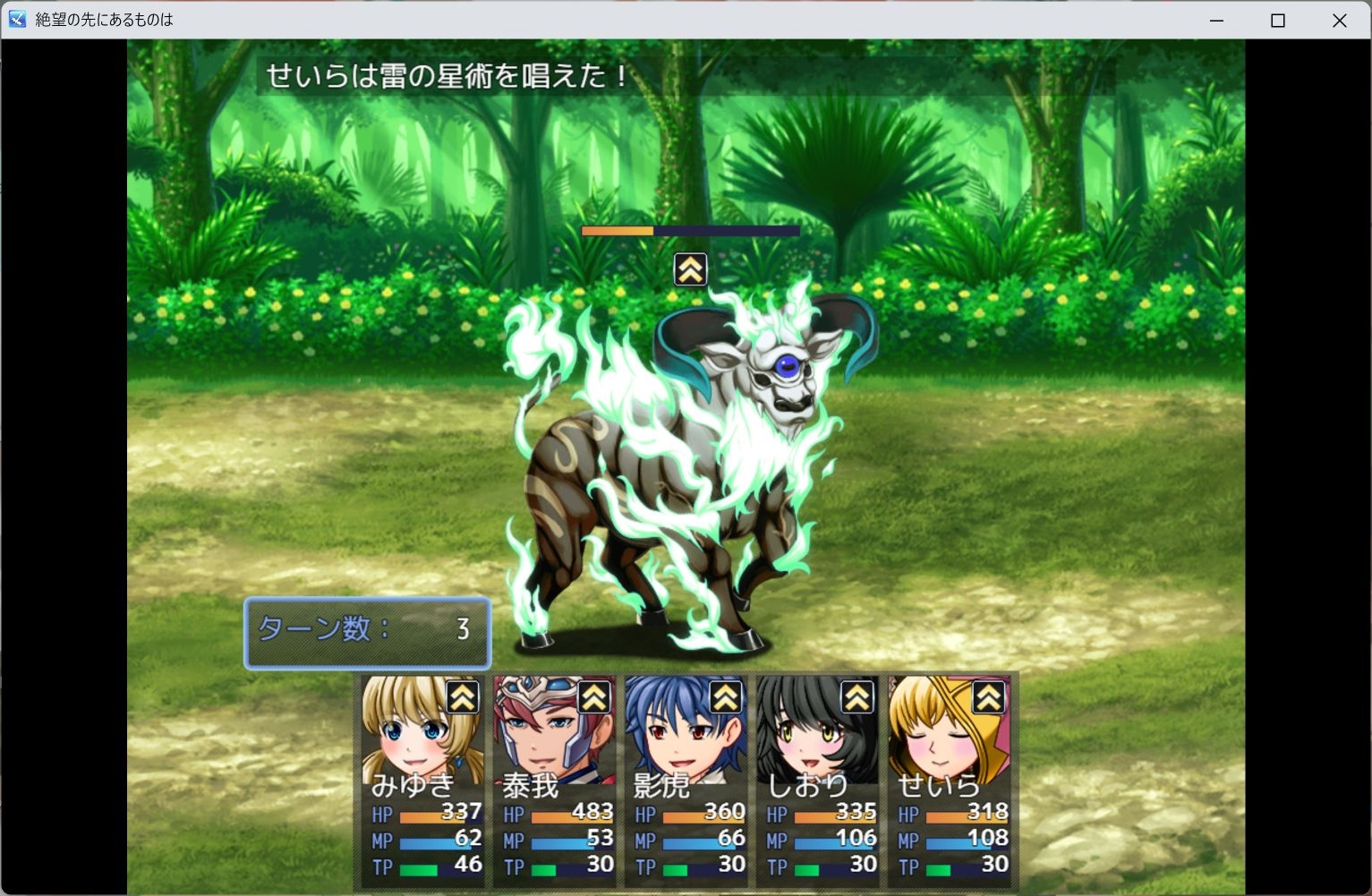
Task: Click the flaming ox enemy's blue eye
Action: [787, 363]
